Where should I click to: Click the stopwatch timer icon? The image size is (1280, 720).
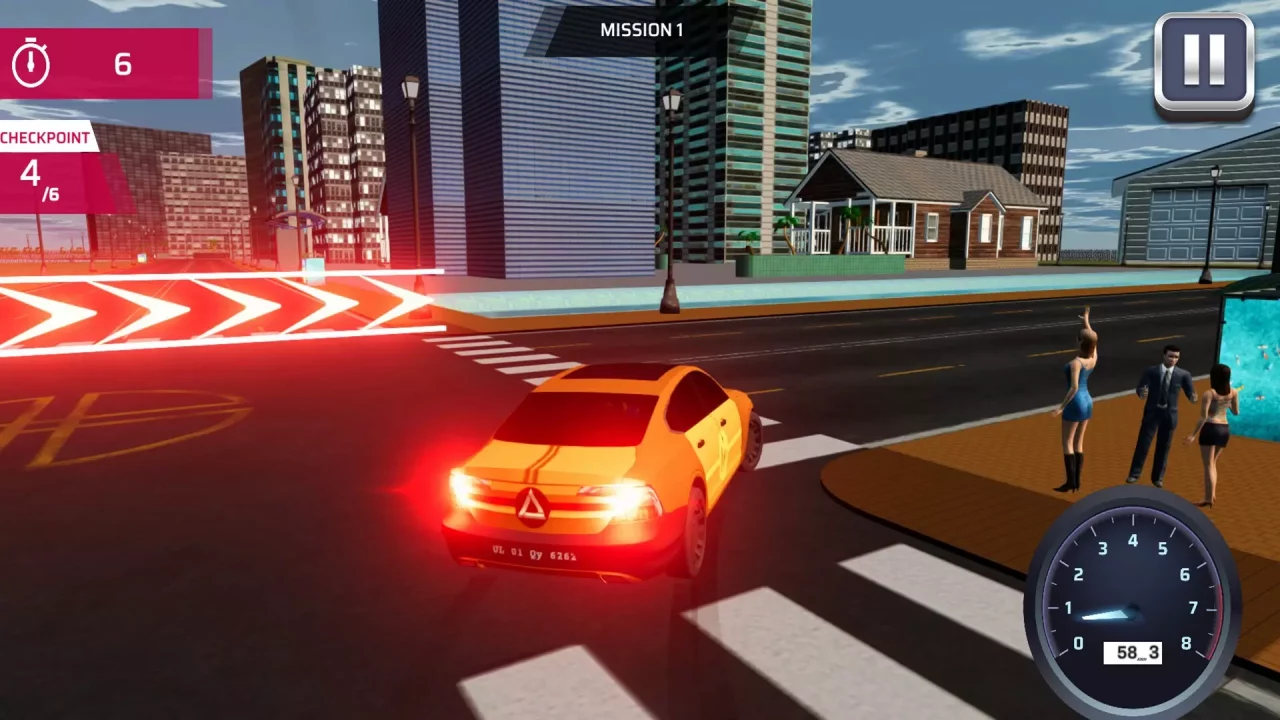[x=30, y=64]
